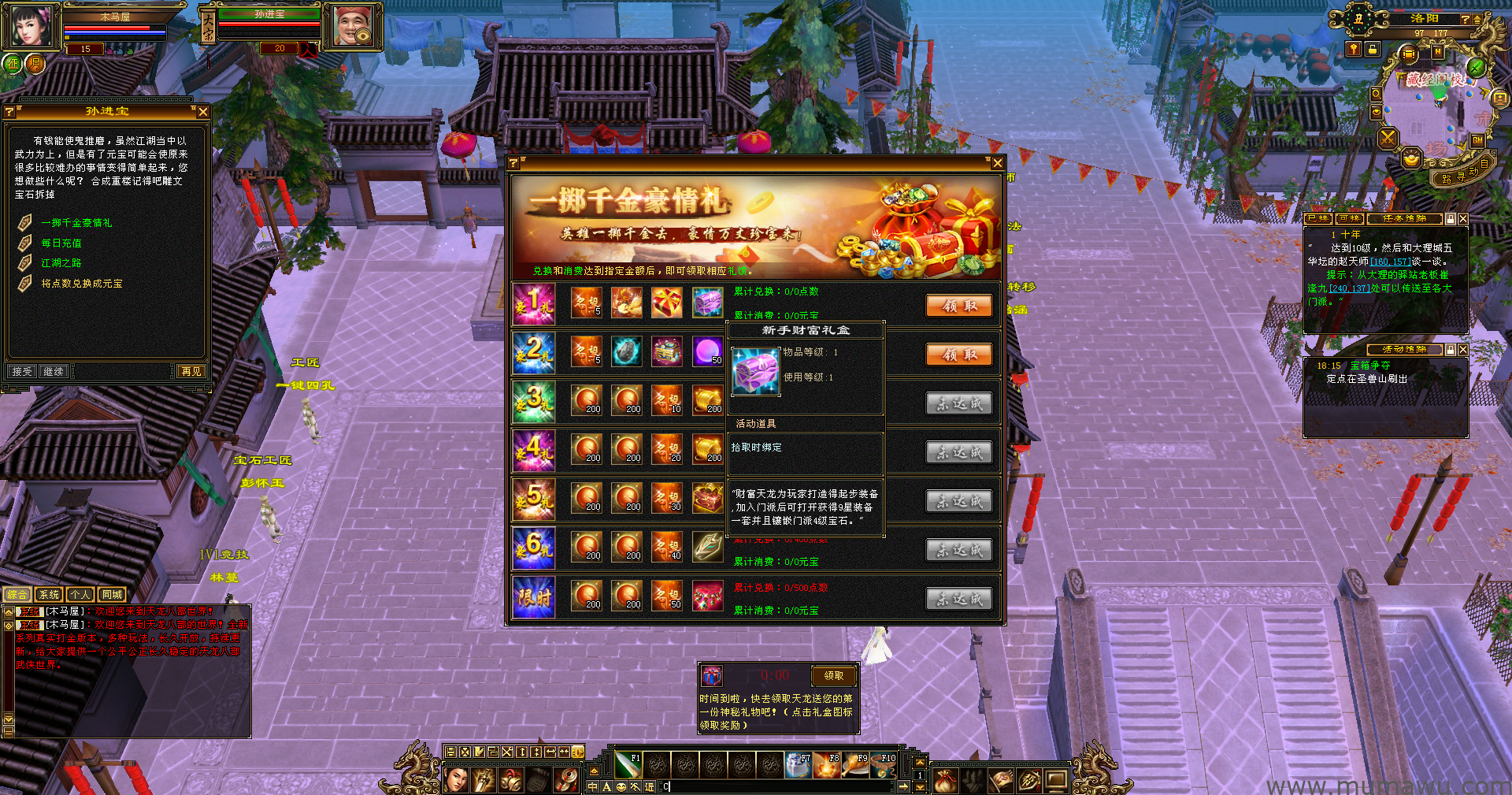The image size is (1512, 795).
Task: Switch to the 系统 chat tab
Action: [x=49, y=595]
